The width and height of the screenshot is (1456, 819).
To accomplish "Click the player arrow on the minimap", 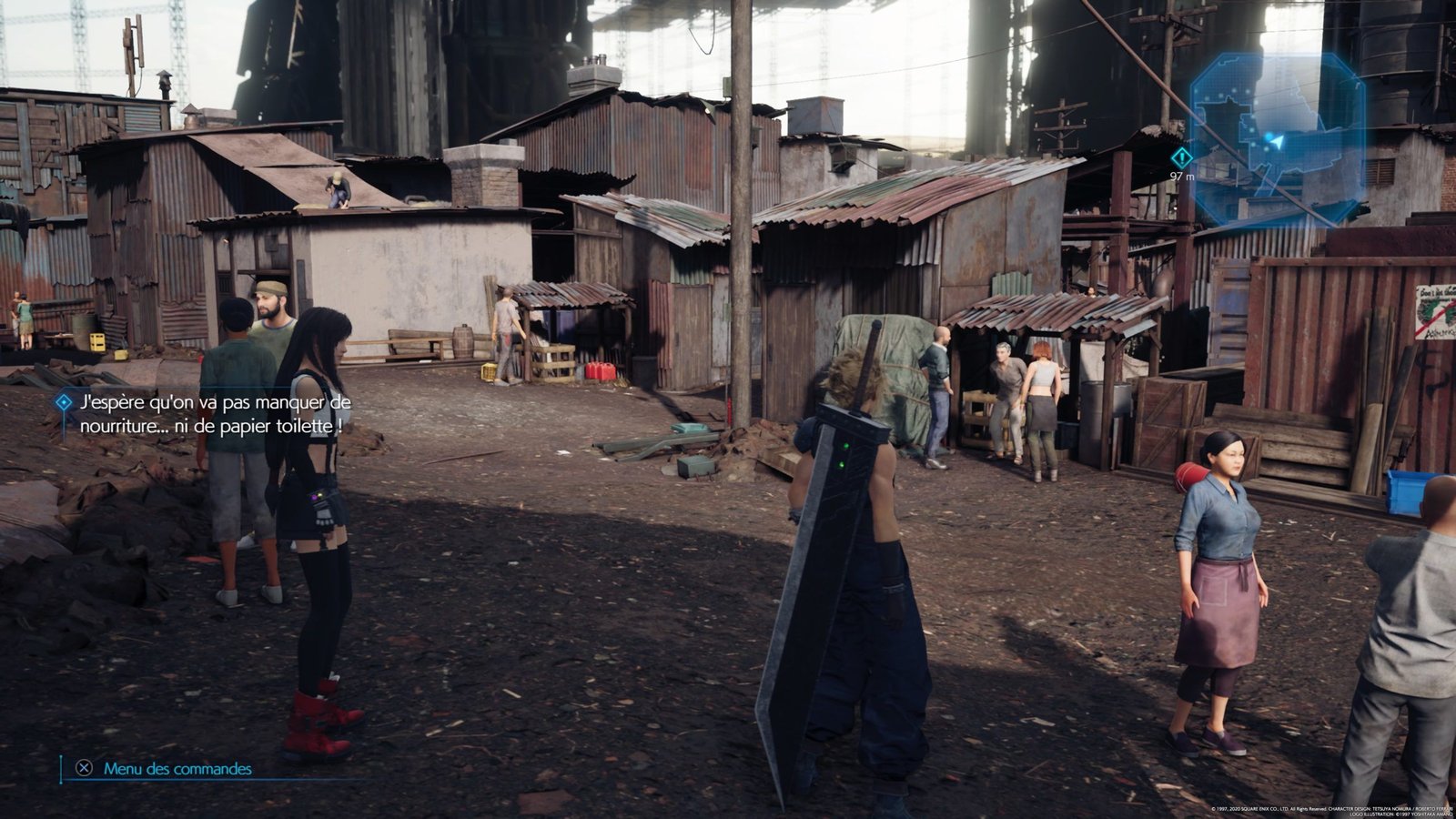I will (1276, 142).
